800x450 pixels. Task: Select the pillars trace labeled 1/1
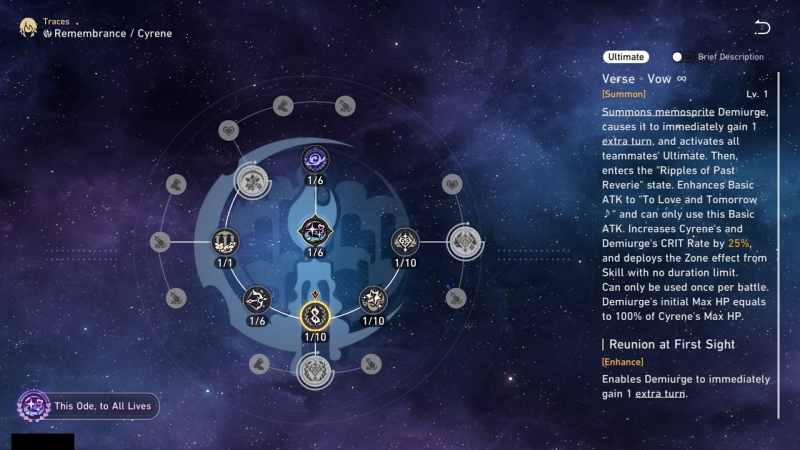224,241
